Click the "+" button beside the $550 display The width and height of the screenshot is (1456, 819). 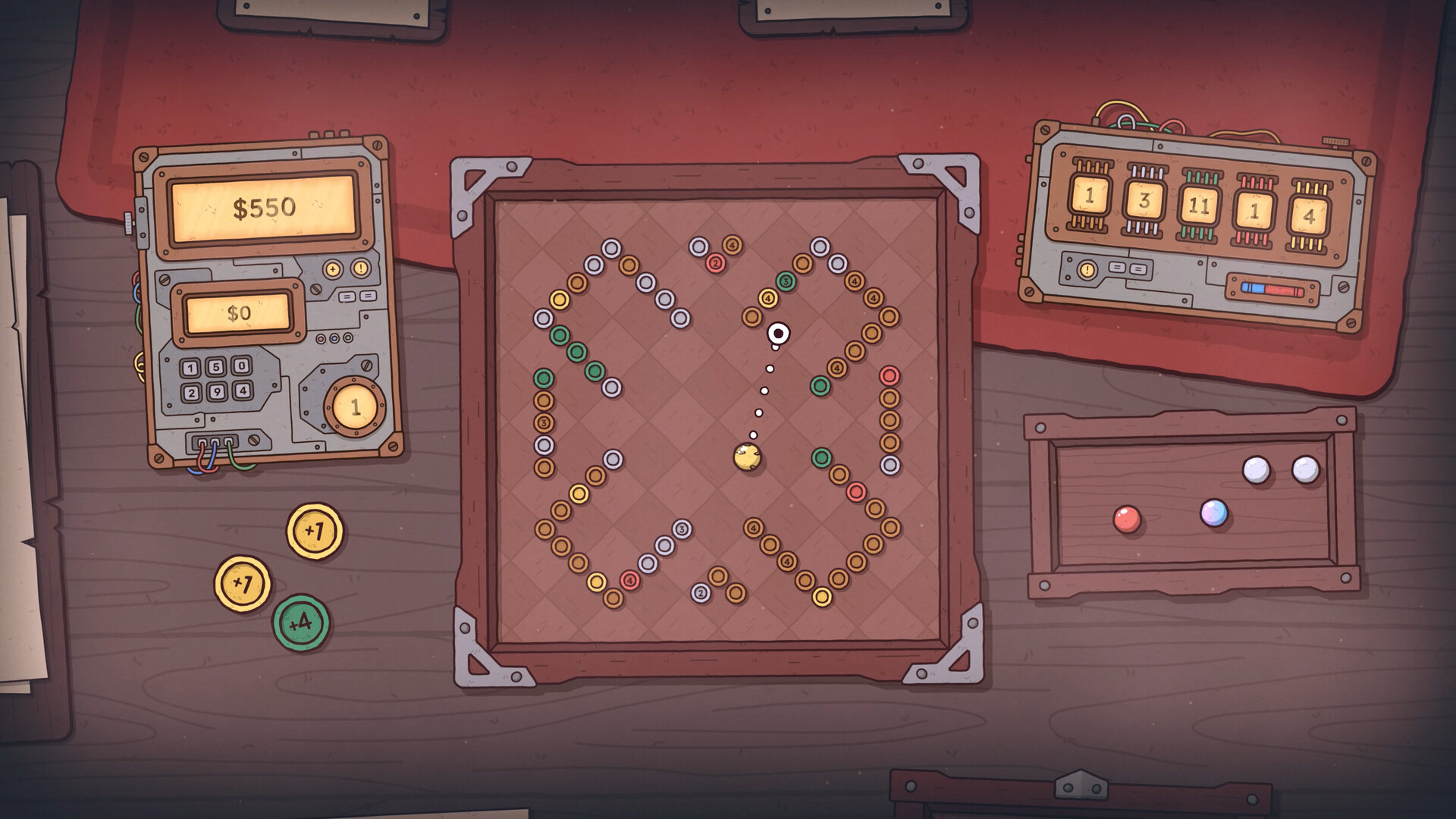click(332, 269)
